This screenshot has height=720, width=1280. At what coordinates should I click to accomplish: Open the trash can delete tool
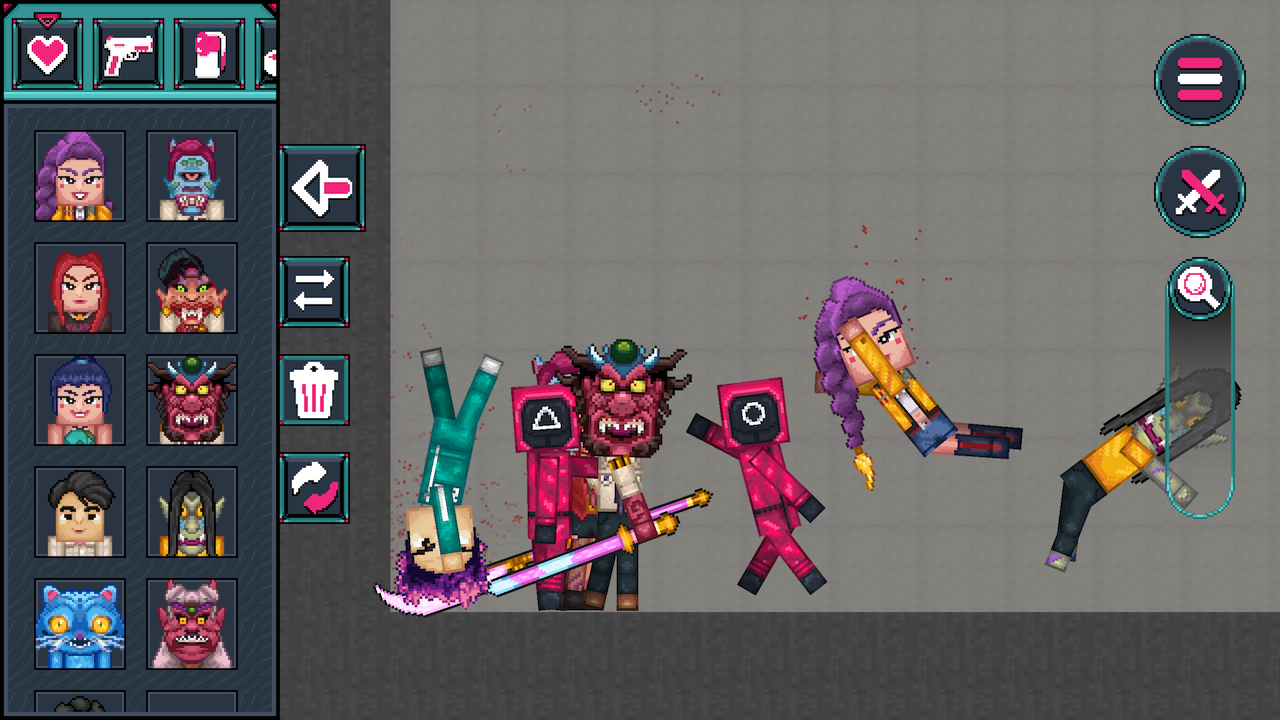click(x=315, y=390)
